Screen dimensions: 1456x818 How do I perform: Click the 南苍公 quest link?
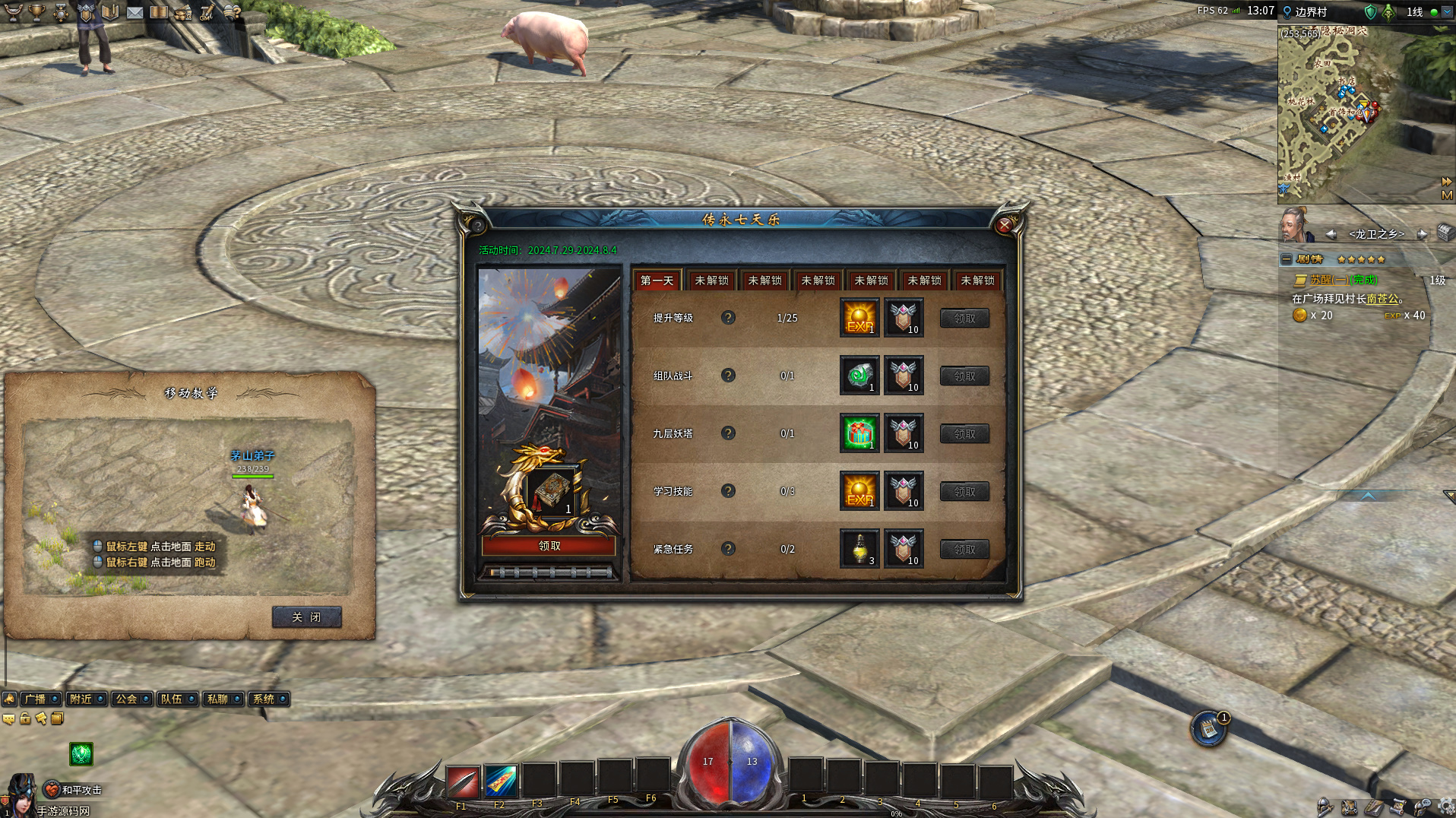click(1382, 299)
